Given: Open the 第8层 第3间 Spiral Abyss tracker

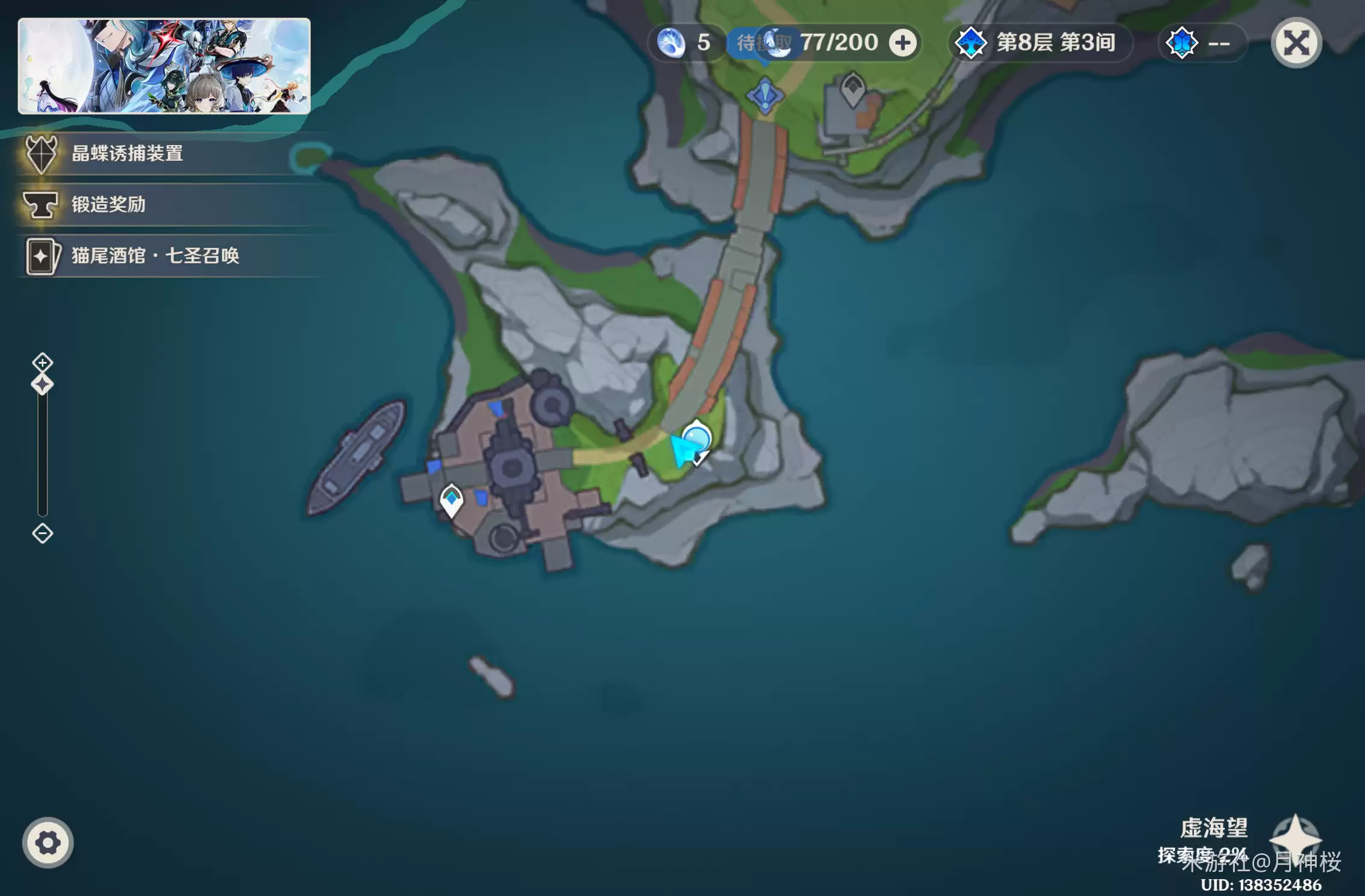Looking at the screenshot, I should [x=1040, y=43].
